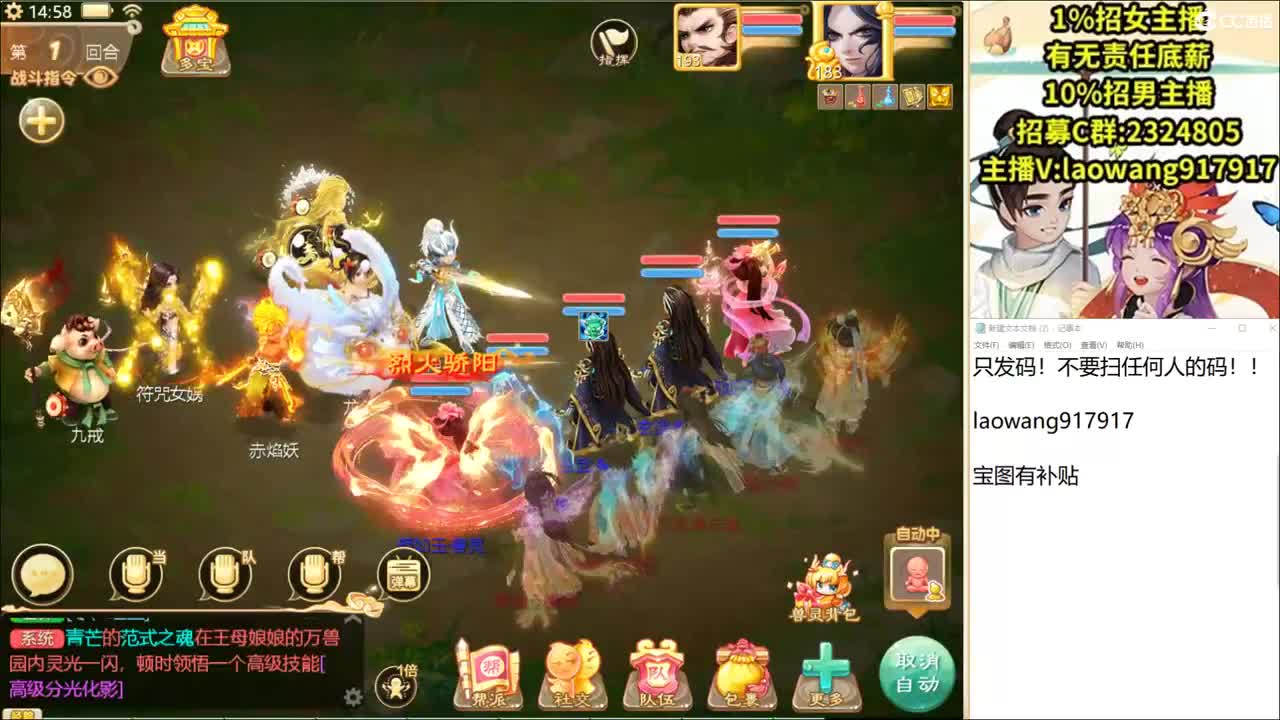Open the Duobao (多宝) treasure shop
Screen dimensions: 1280x720
(x=196, y=40)
